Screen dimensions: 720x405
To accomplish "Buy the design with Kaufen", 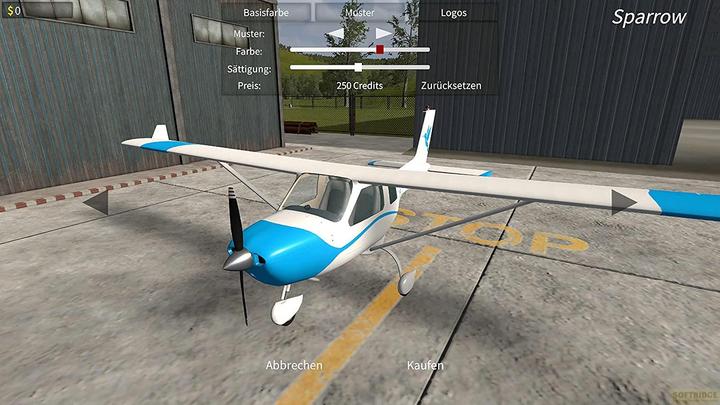I will tap(425, 365).
